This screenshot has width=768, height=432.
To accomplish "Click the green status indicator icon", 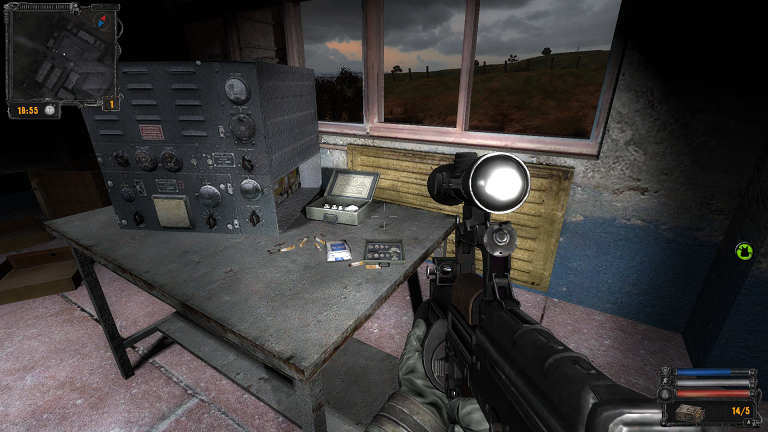I will coord(743,251).
